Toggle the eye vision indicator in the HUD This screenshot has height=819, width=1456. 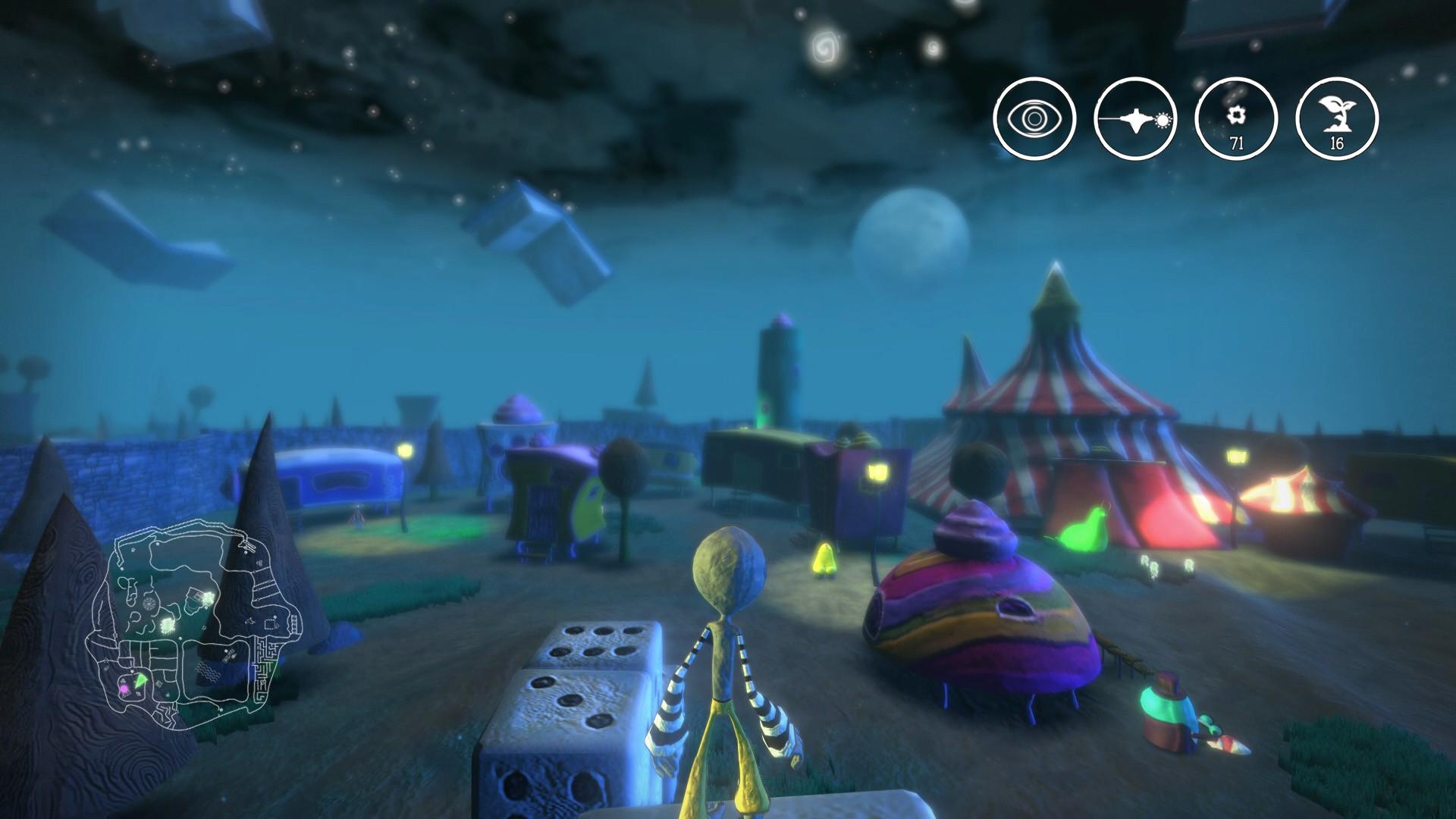coord(1035,119)
